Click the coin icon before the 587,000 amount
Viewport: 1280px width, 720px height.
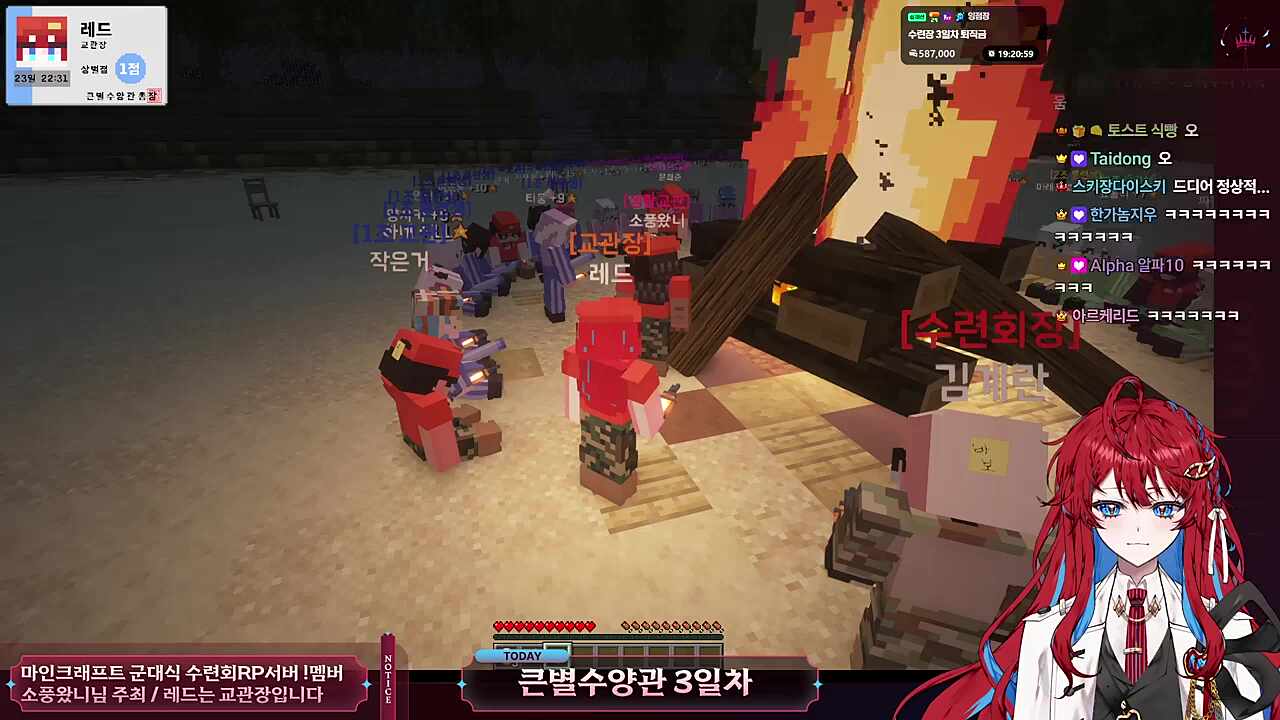pos(913,53)
